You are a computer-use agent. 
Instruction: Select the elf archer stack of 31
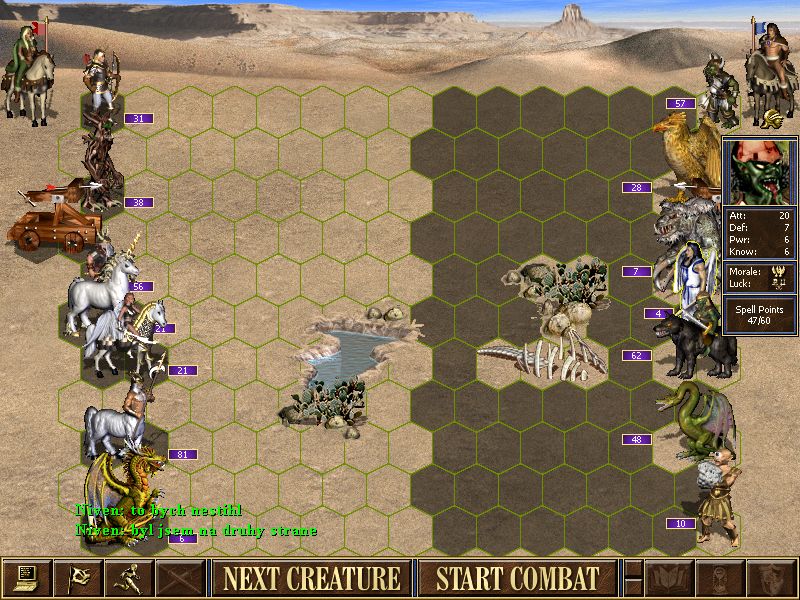[x=101, y=85]
